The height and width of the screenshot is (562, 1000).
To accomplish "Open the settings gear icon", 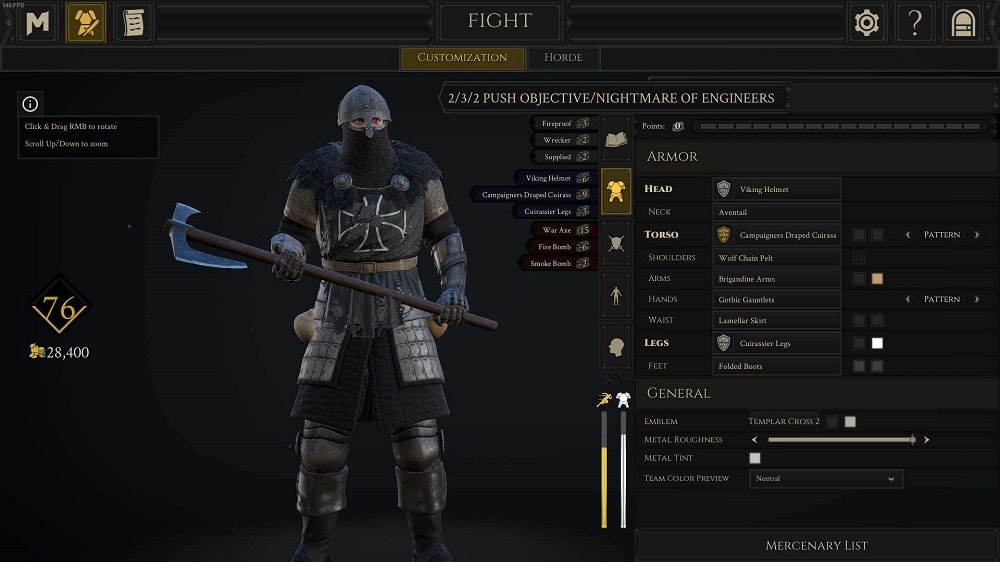I will 866,23.
